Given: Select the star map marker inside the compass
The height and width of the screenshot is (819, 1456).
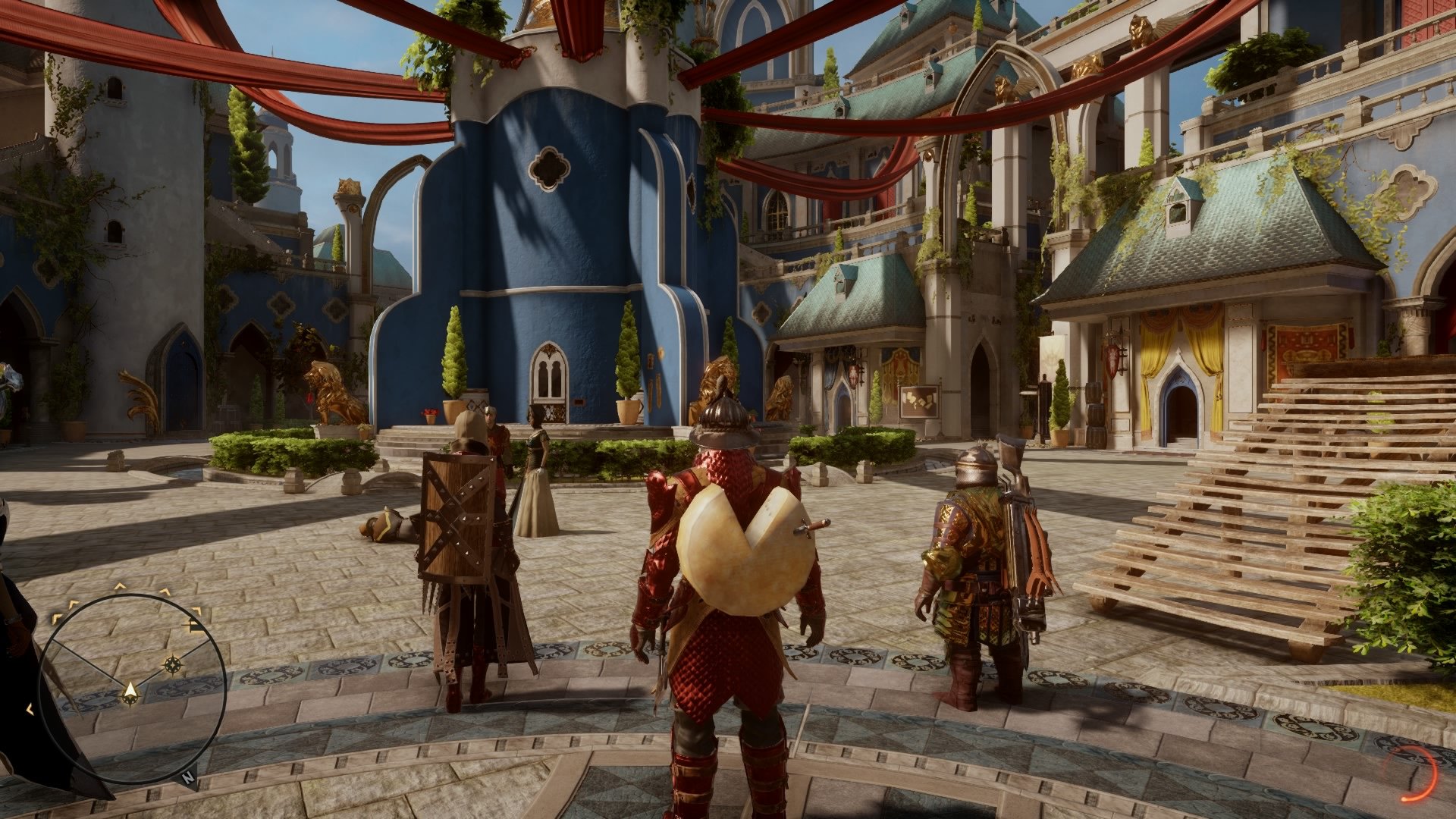Looking at the screenshot, I should click(173, 664).
